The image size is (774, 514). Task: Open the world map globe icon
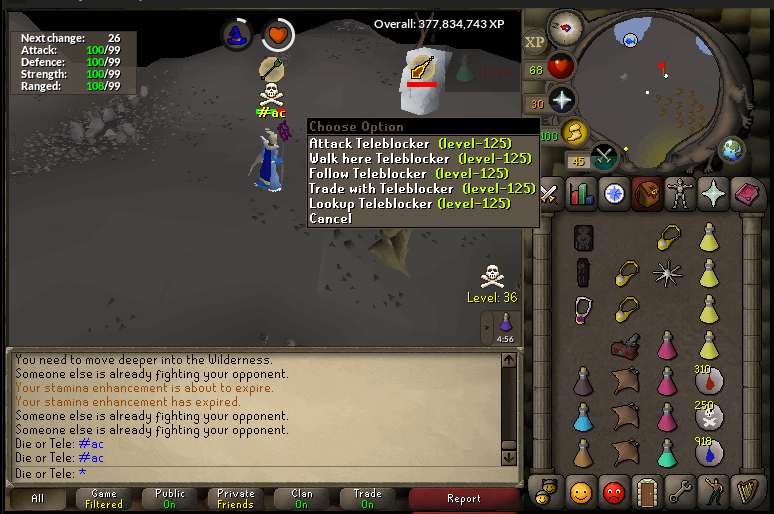(x=733, y=151)
